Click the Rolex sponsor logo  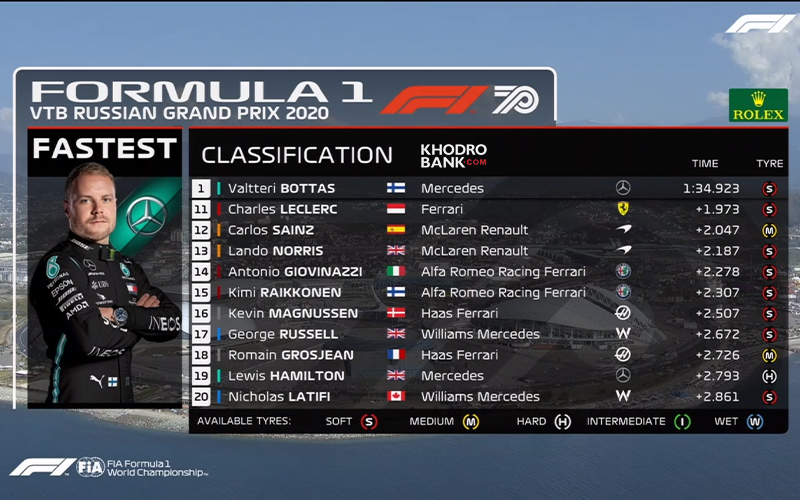pos(758,105)
